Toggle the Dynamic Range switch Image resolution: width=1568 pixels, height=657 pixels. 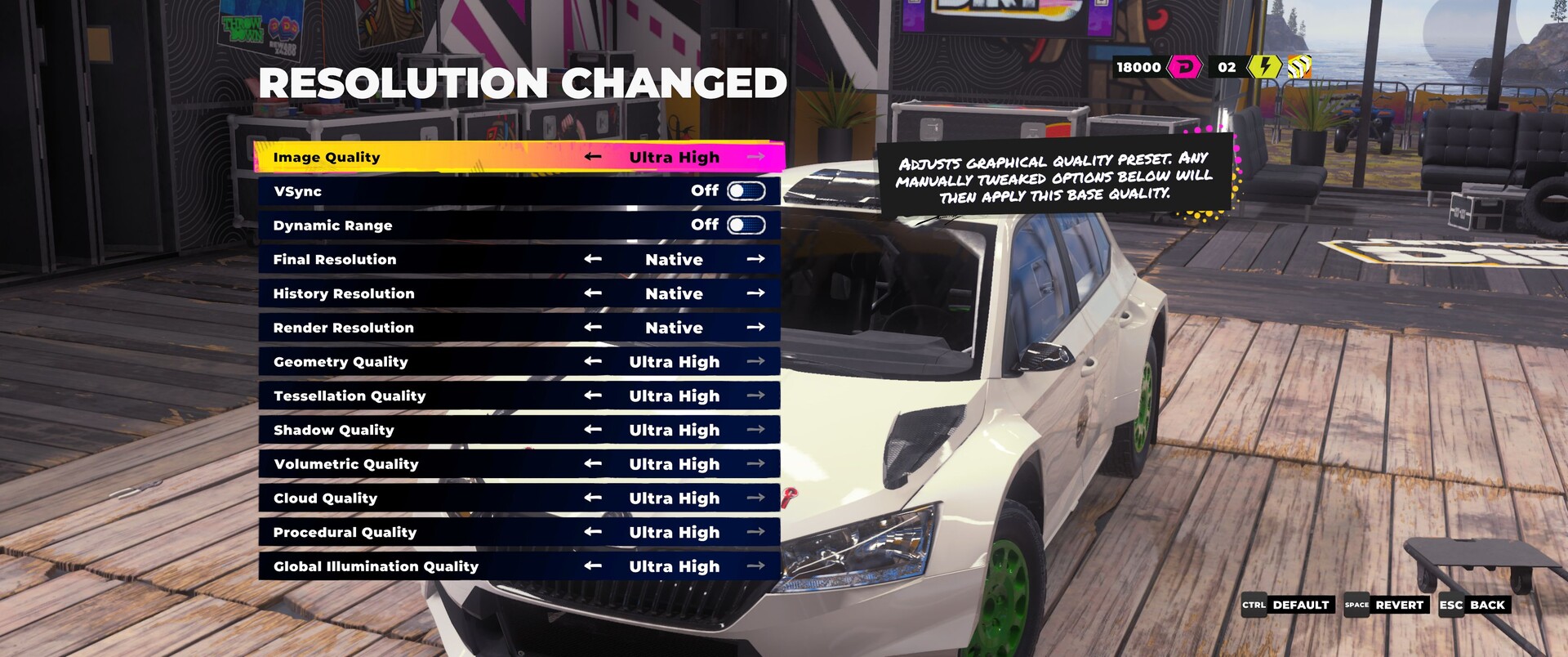[x=746, y=225]
